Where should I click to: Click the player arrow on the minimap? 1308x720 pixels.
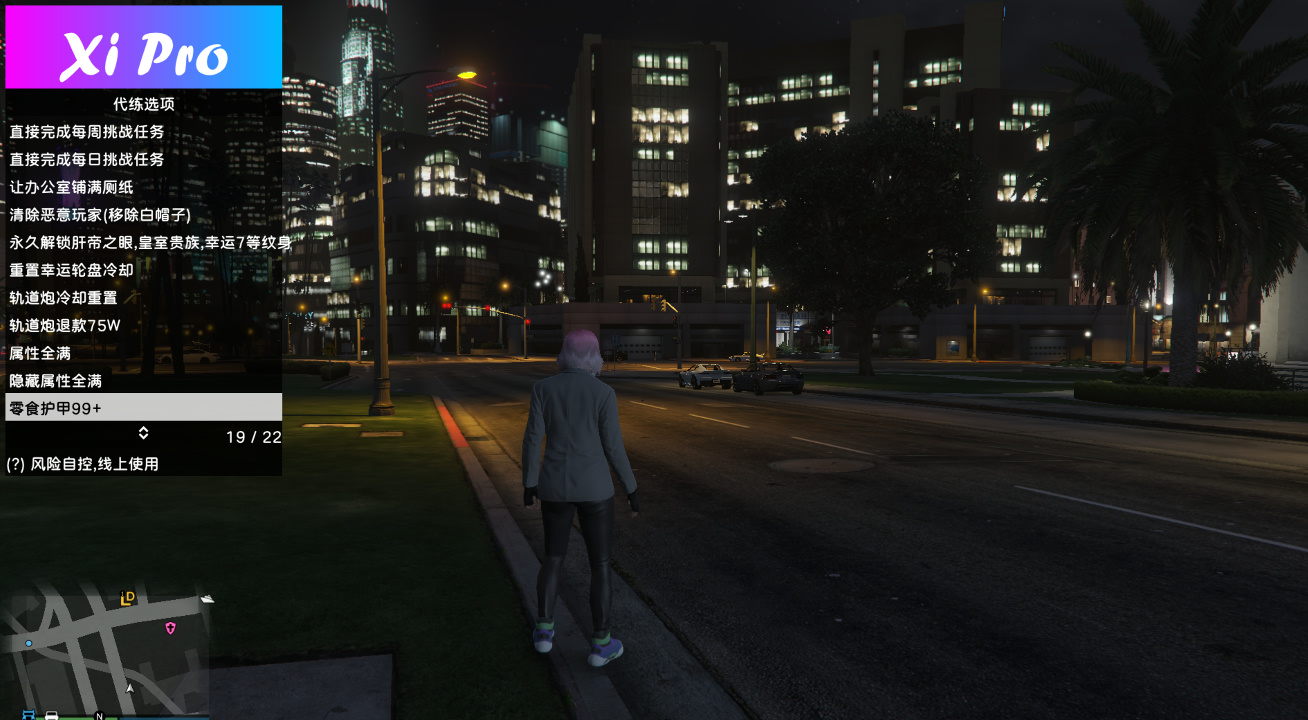130,688
